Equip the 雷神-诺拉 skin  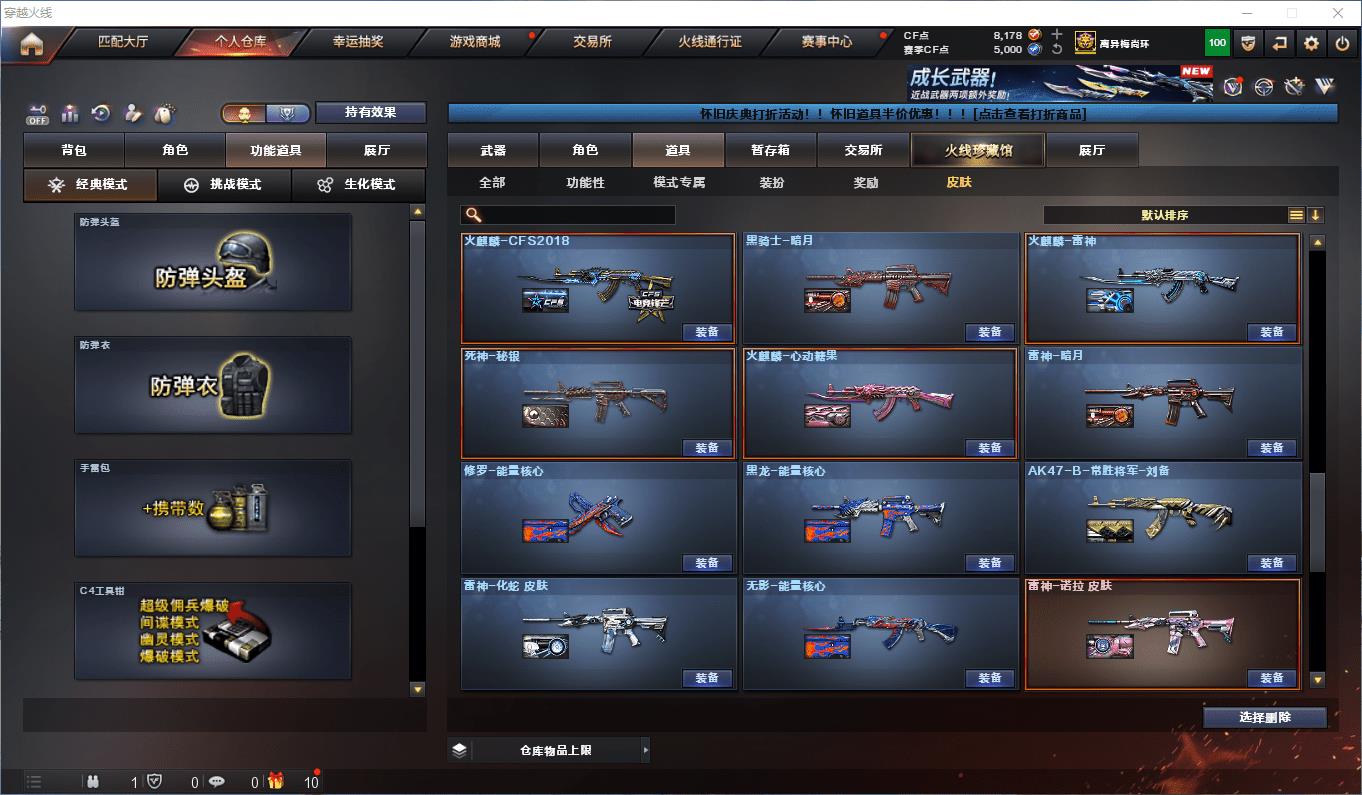(1271, 678)
